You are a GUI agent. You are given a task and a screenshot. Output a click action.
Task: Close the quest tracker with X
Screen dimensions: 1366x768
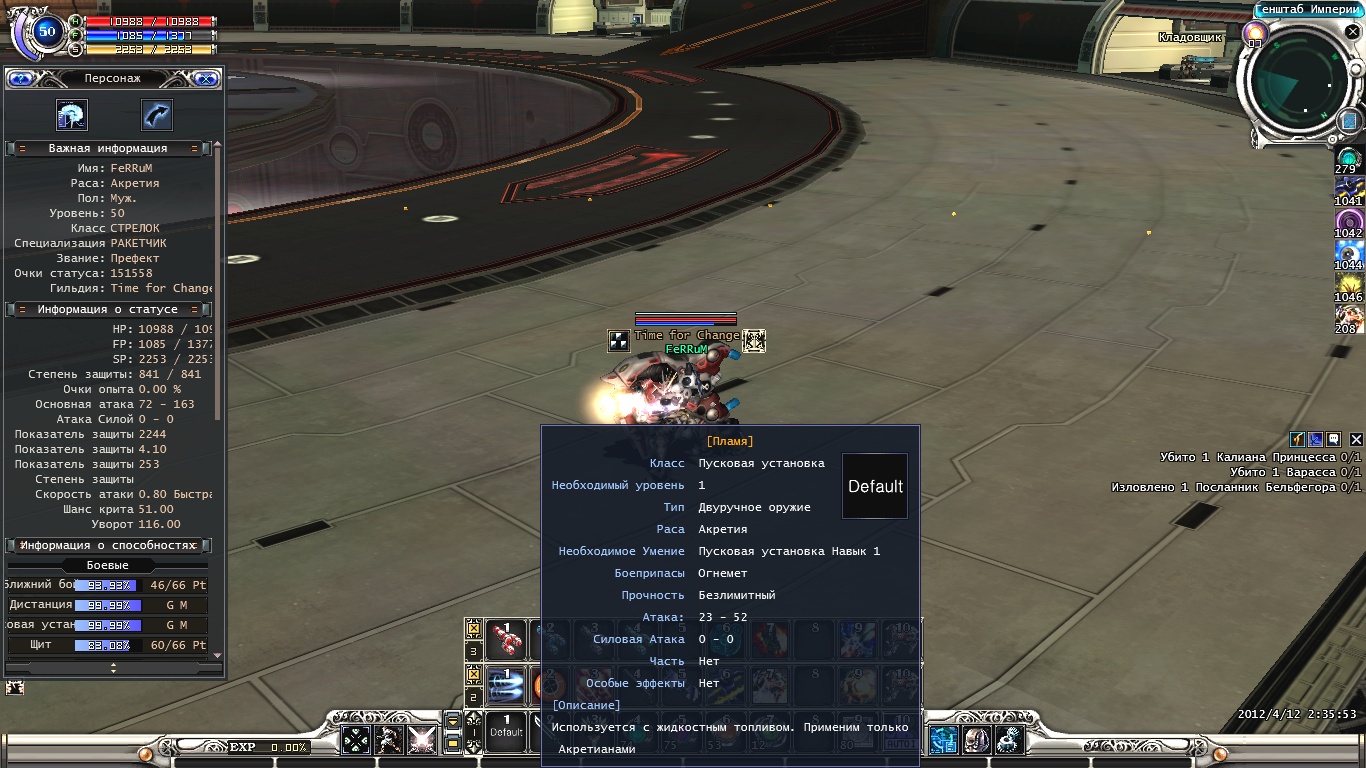[x=1356, y=439]
